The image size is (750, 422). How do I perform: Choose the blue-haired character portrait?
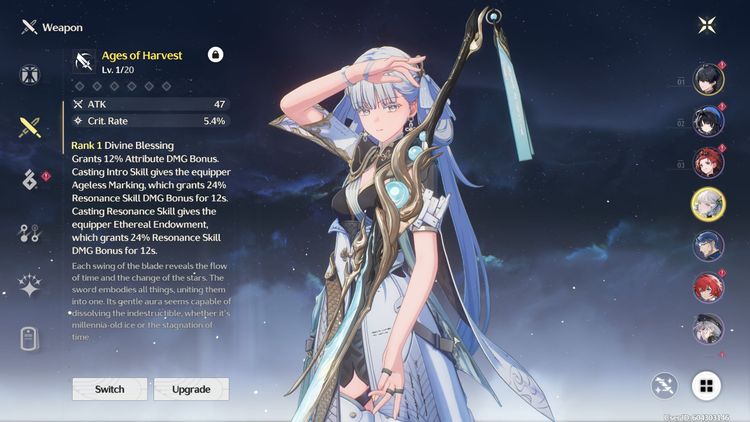(709, 246)
